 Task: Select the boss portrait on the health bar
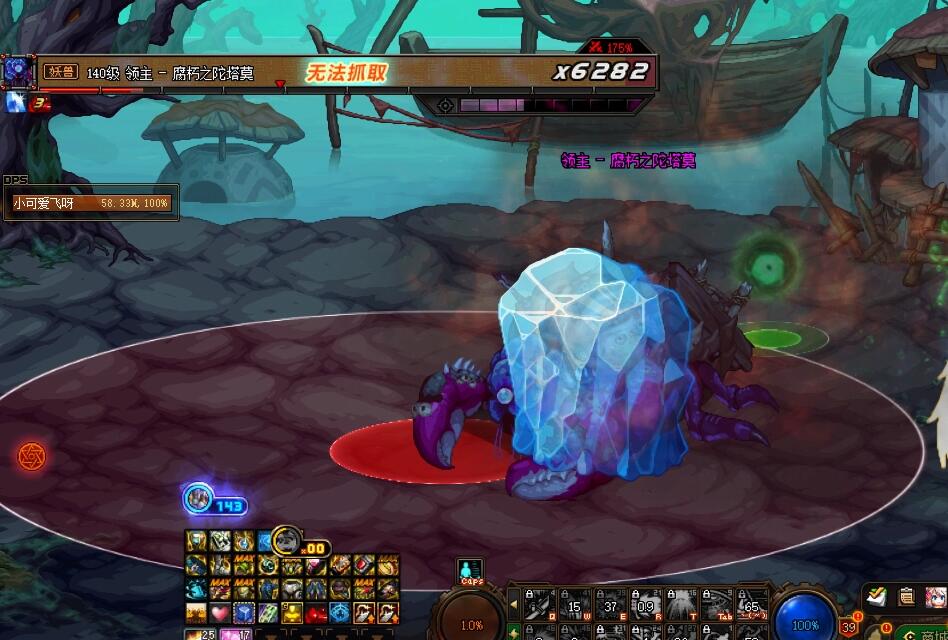(17, 72)
